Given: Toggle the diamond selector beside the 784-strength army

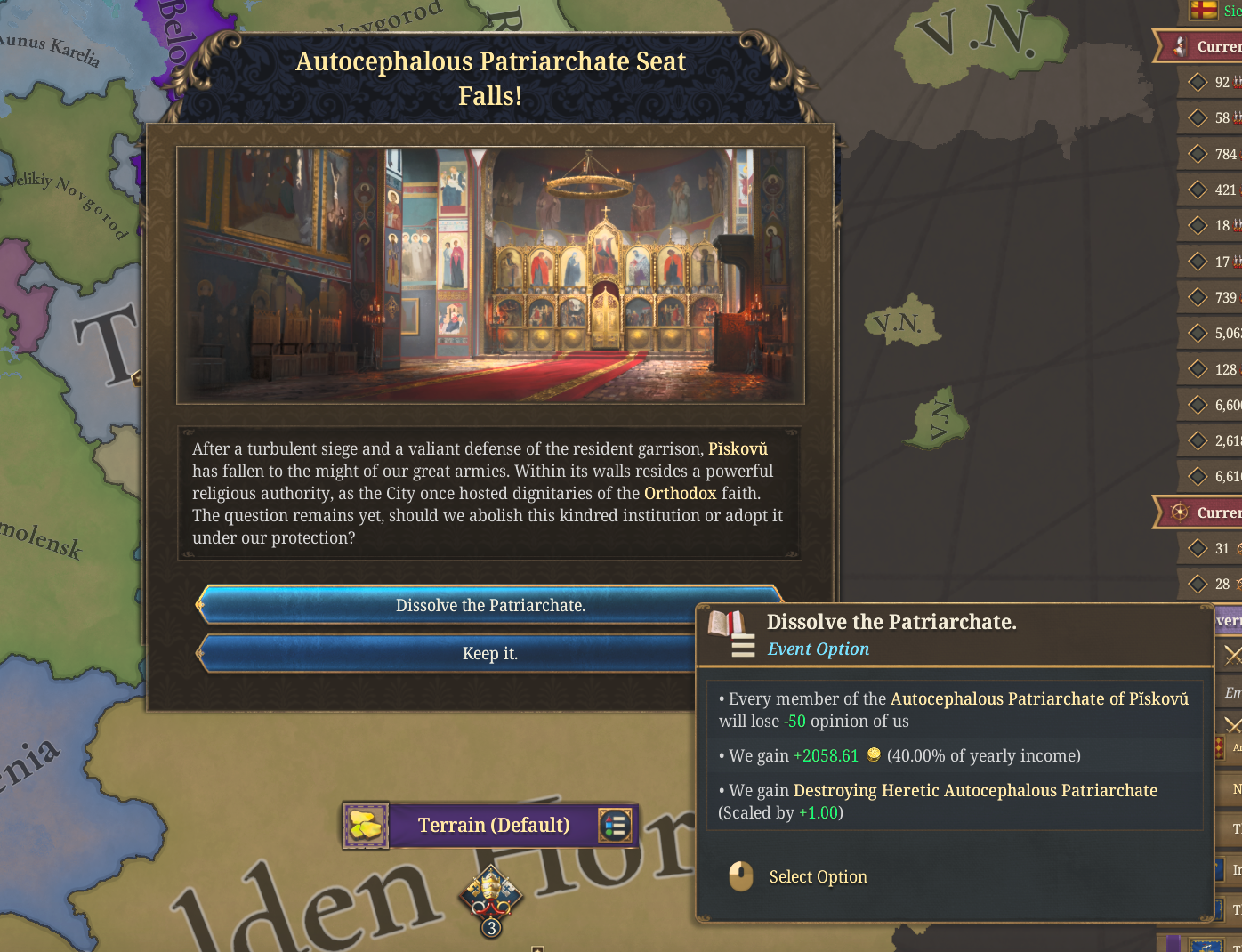Looking at the screenshot, I should coord(1199,153).
